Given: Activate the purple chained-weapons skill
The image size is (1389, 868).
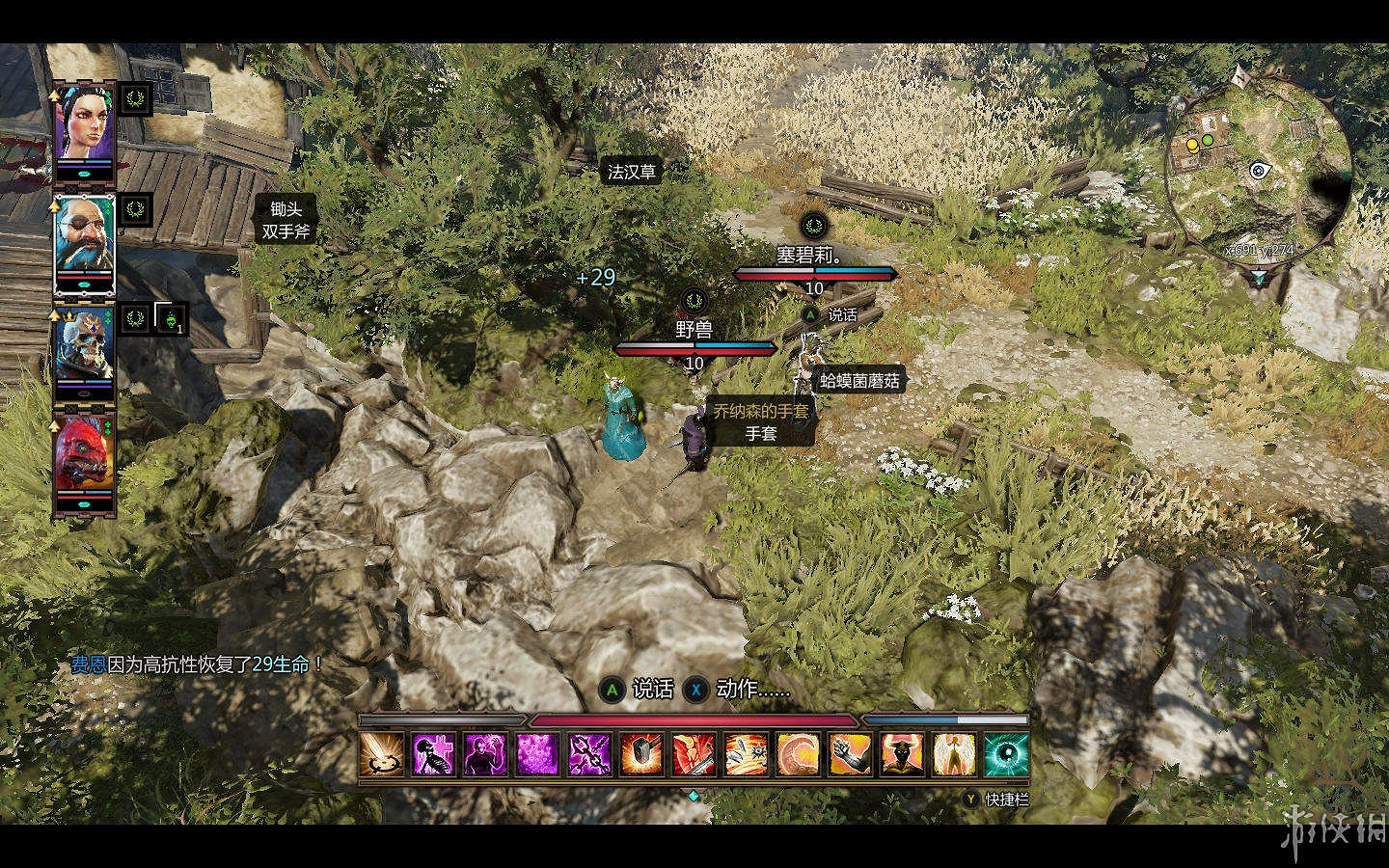Looking at the screenshot, I should (x=589, y=754).
